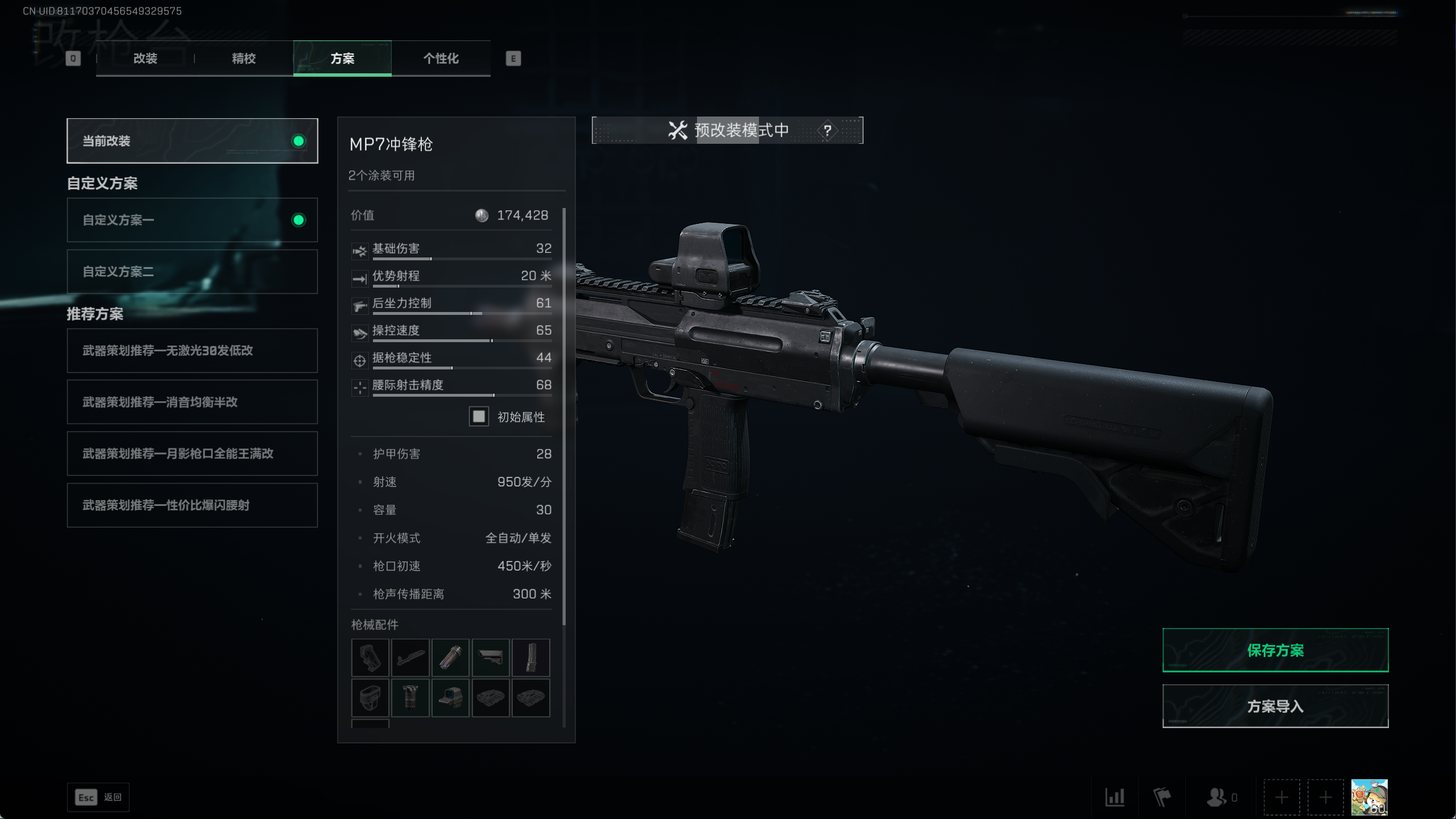Open the 精校 tab
Viewport: 1456px width, 819px height.
[244, 59]
